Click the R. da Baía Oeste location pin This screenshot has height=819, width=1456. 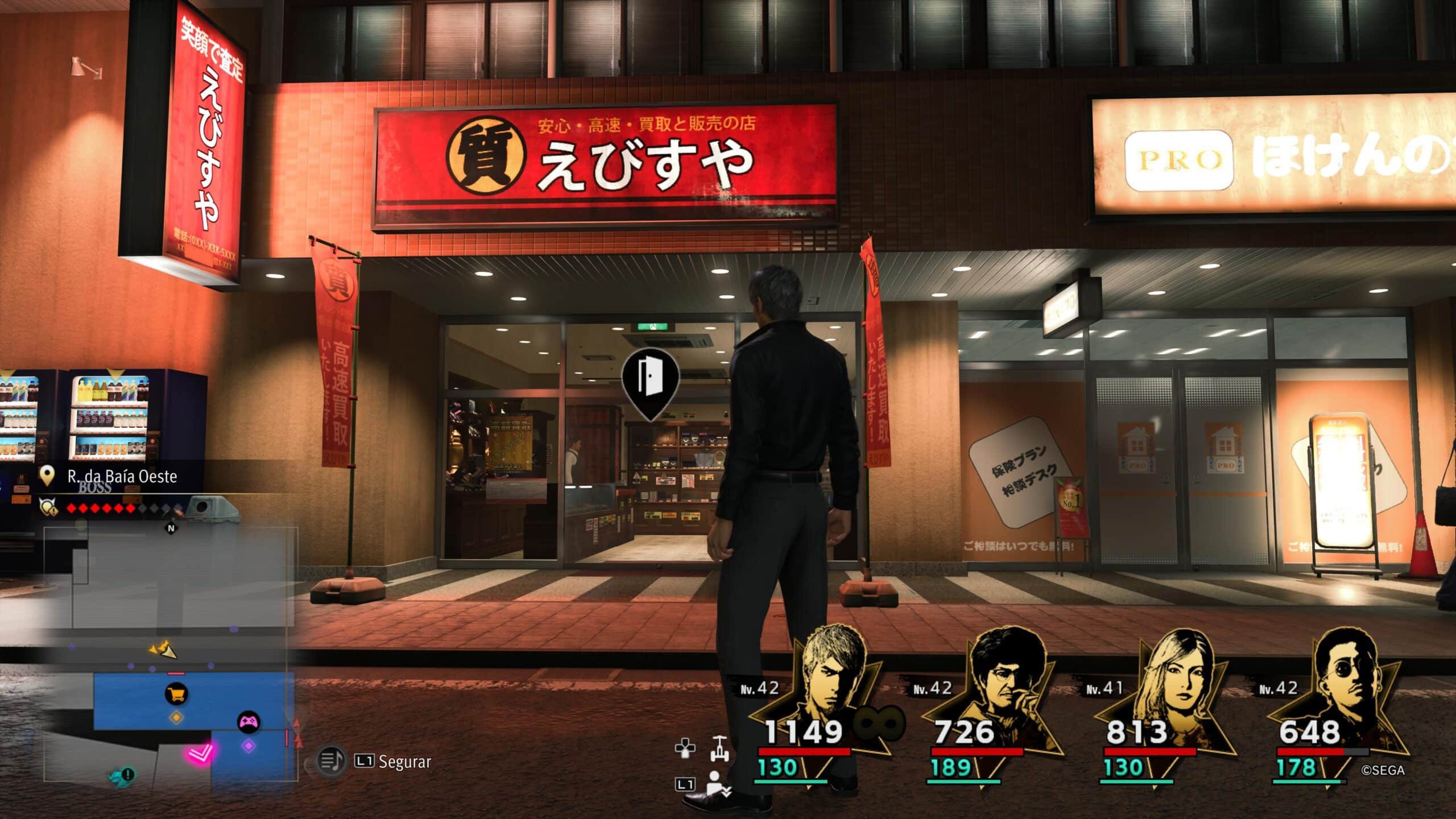(x=47, y=476)
